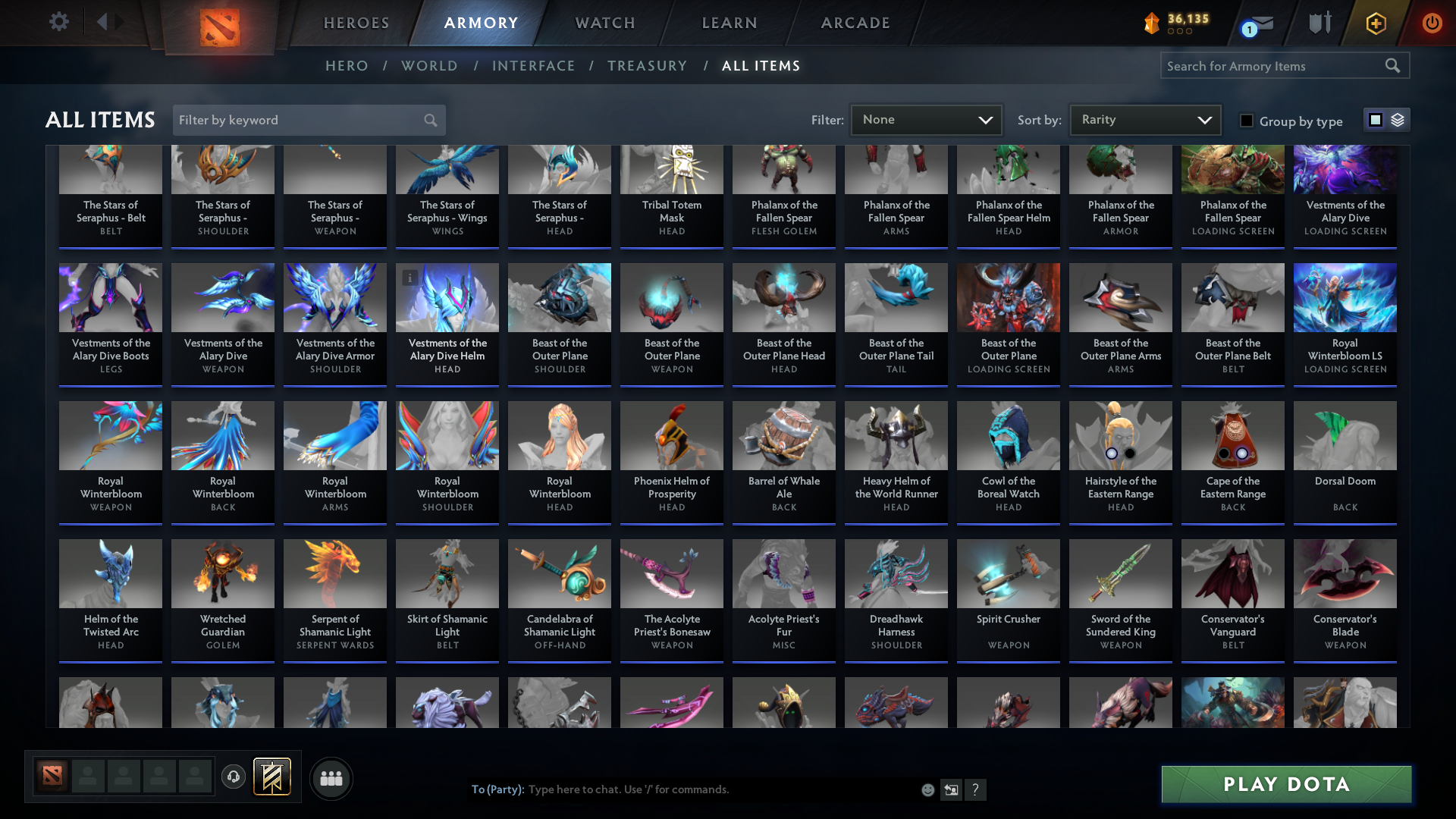
Task: Click the party chat input field
Action: tap(682, 789)
